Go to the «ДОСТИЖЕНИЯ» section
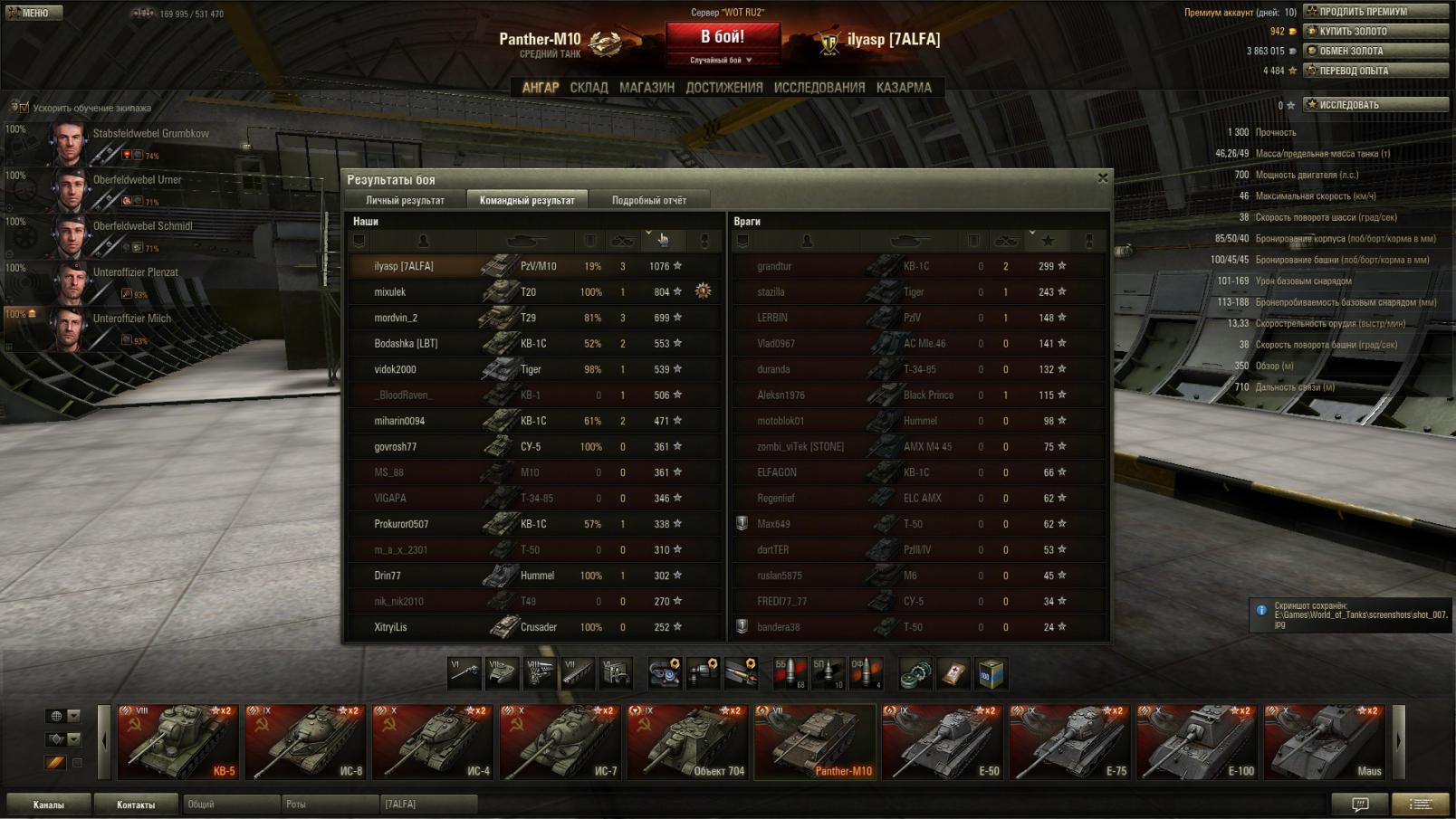The width and height of the screenshot is (1456, 819). pyautogui.click(x=723, y=88)
